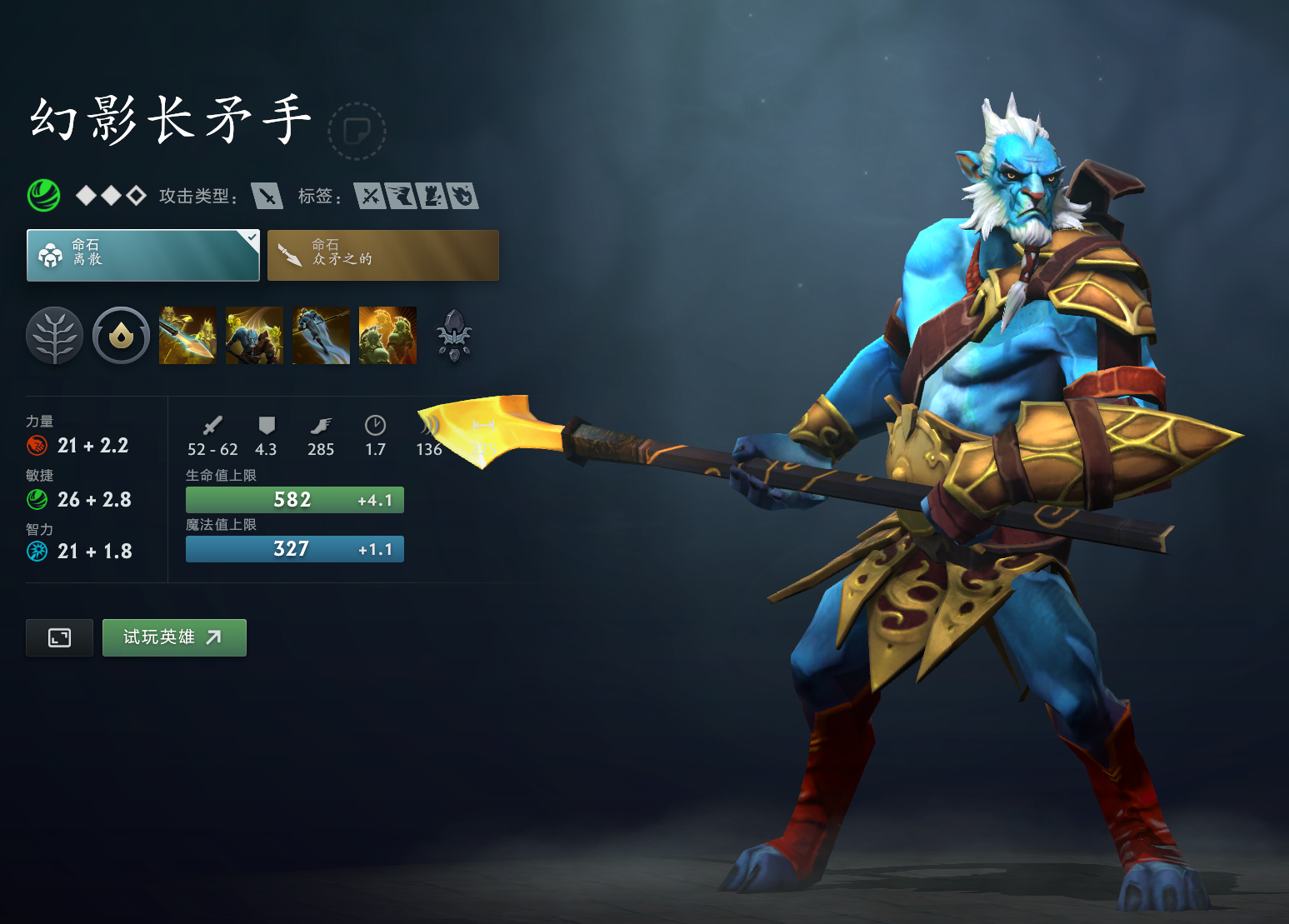This screenshot has width=1289, height=924.
Task: Show the innate ability flame-drop icon
Action: 121,336
